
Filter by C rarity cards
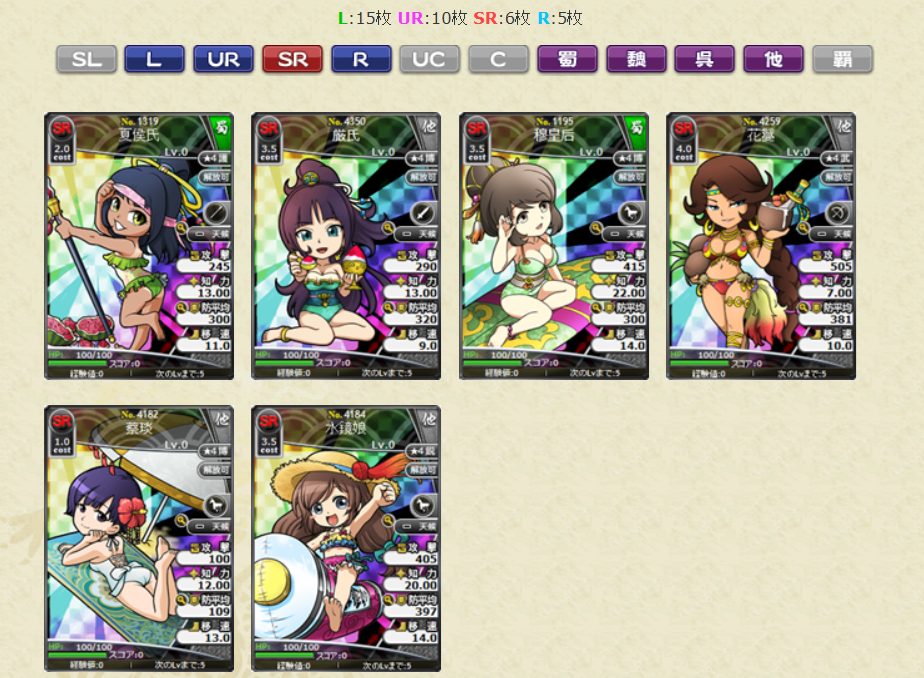(x=498, y=59)
